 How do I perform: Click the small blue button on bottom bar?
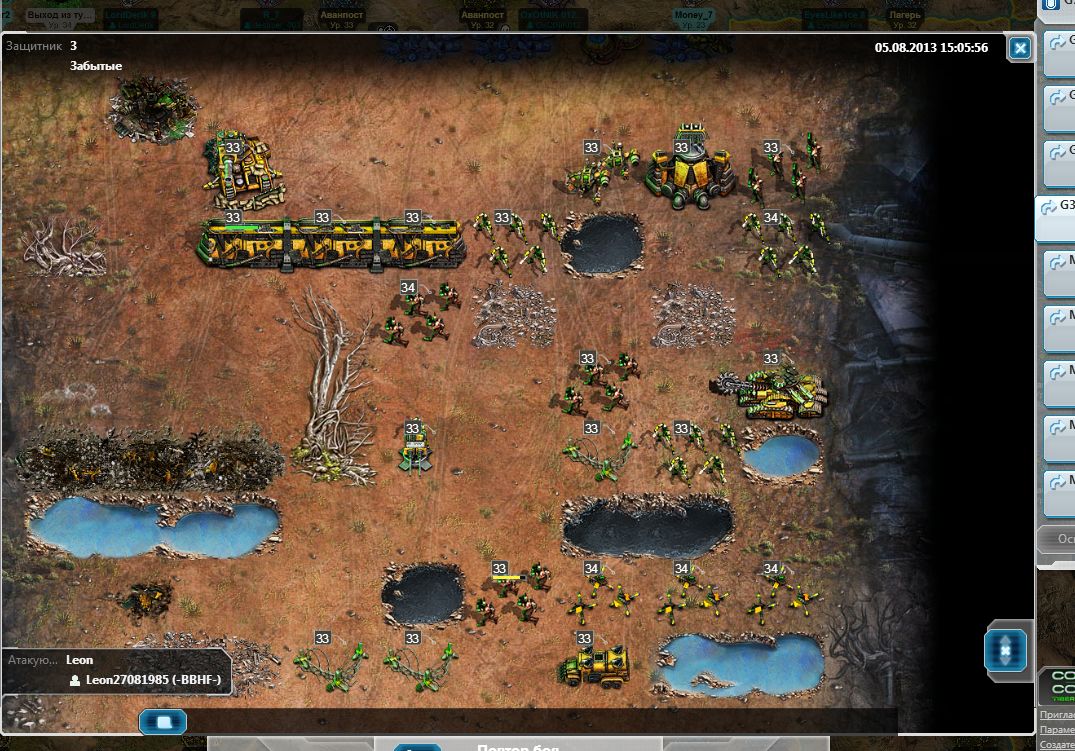point(162,720)
